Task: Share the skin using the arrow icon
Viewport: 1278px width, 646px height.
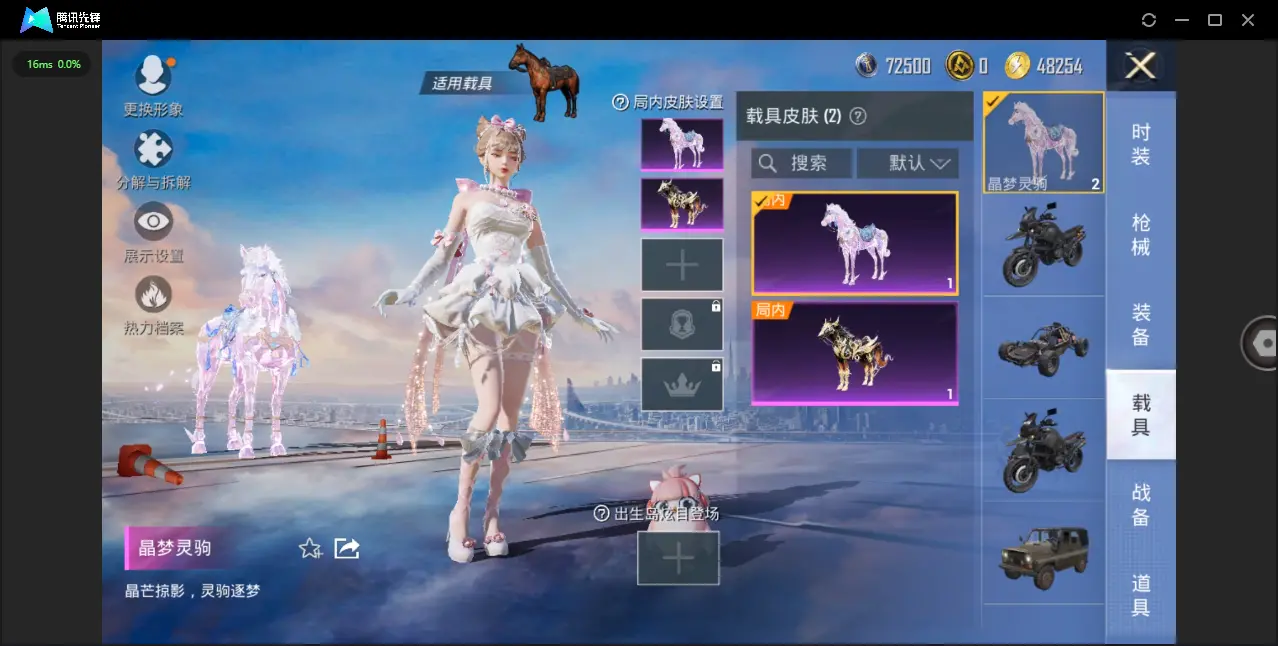Action: [x=347, y=548]
